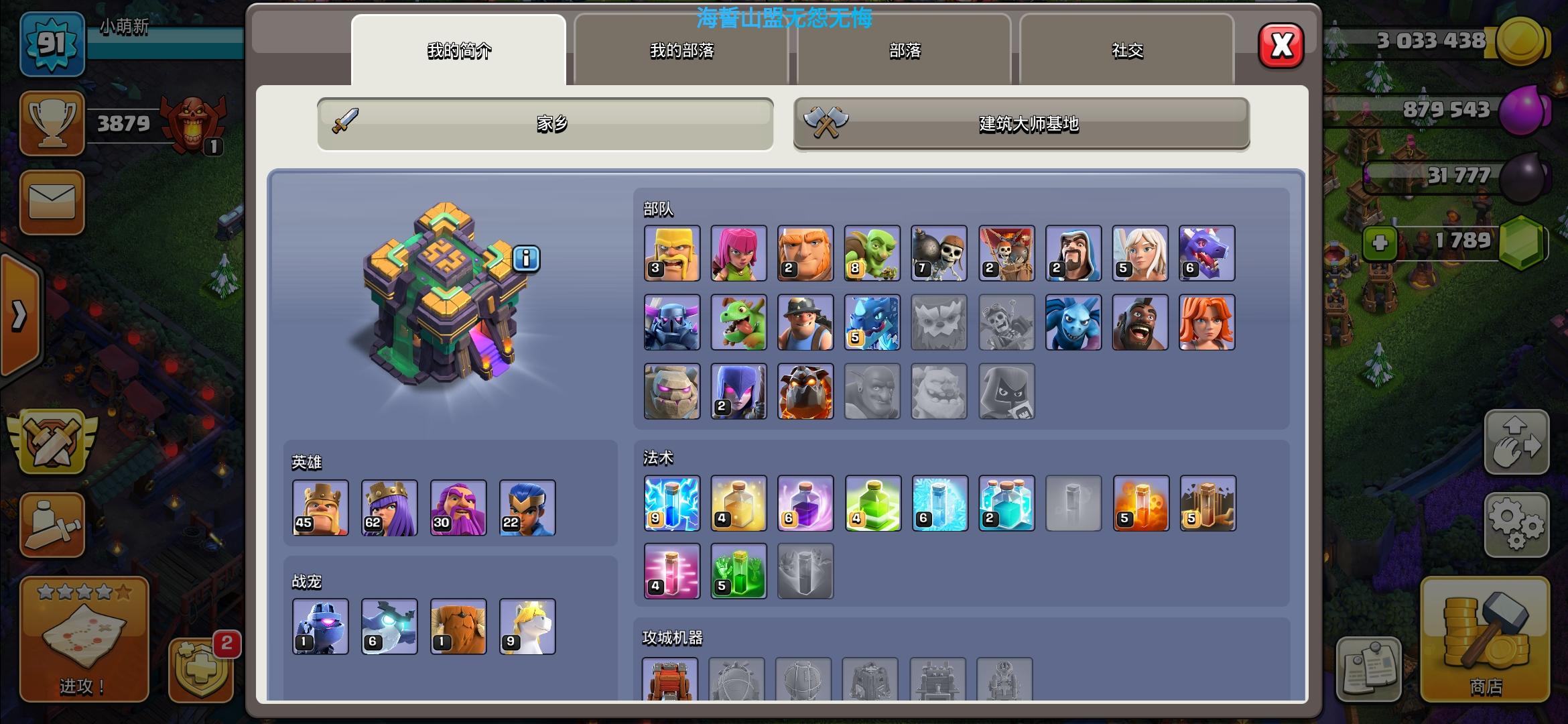The image size is (1568, 724).
Task: Select the Barbarian troop icon
Action: [x=671, y=253]
